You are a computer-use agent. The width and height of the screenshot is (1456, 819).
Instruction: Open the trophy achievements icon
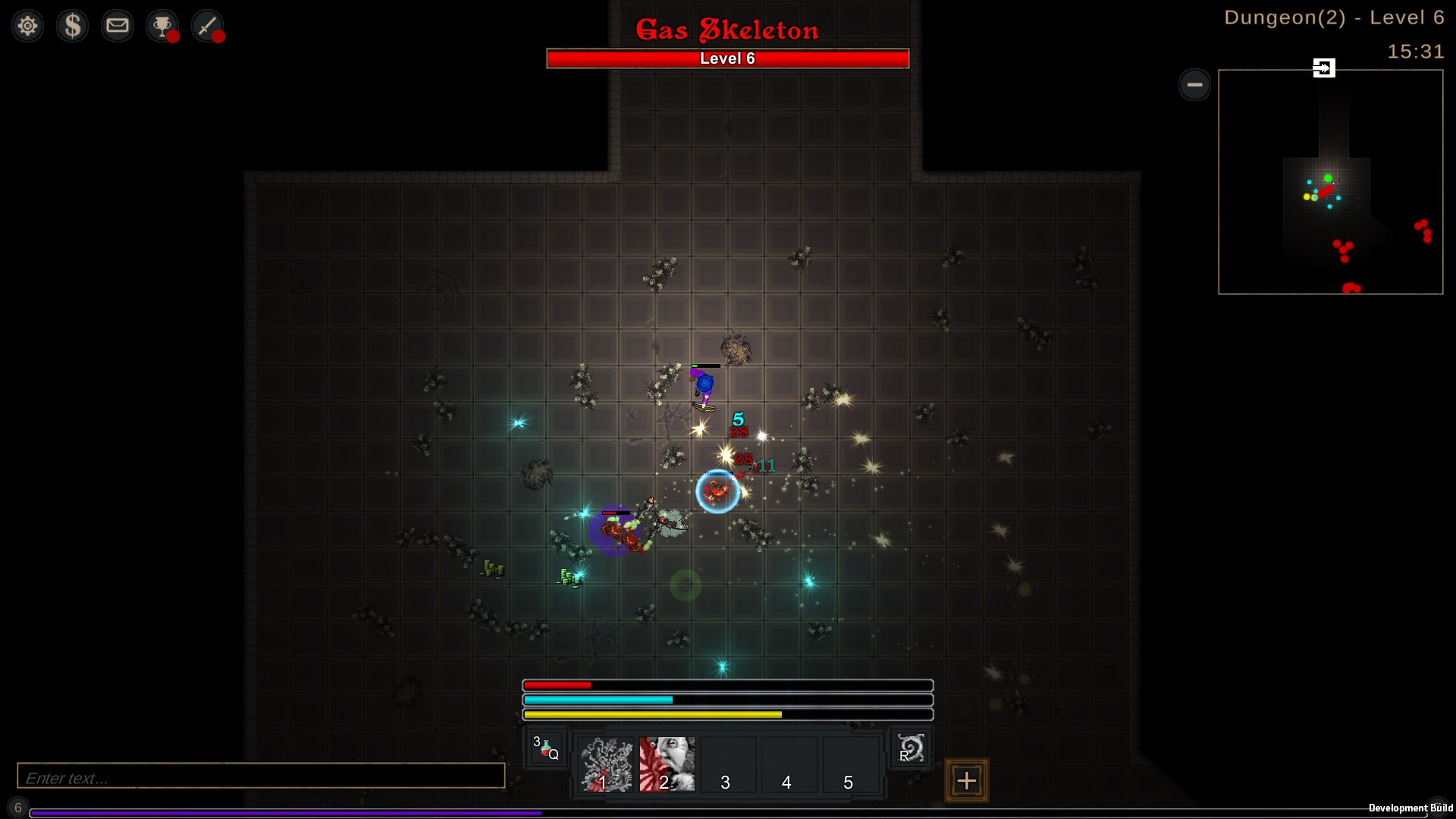[162, 26]
